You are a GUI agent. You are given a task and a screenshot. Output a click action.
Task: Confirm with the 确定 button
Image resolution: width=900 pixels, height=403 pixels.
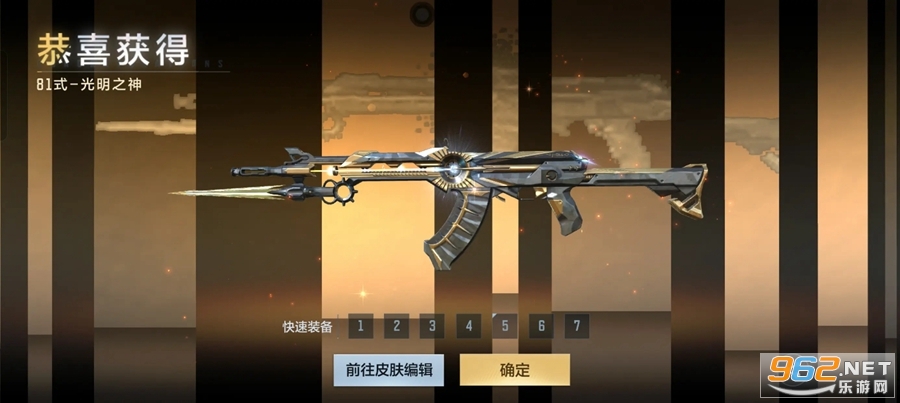(x=514, y=370)
